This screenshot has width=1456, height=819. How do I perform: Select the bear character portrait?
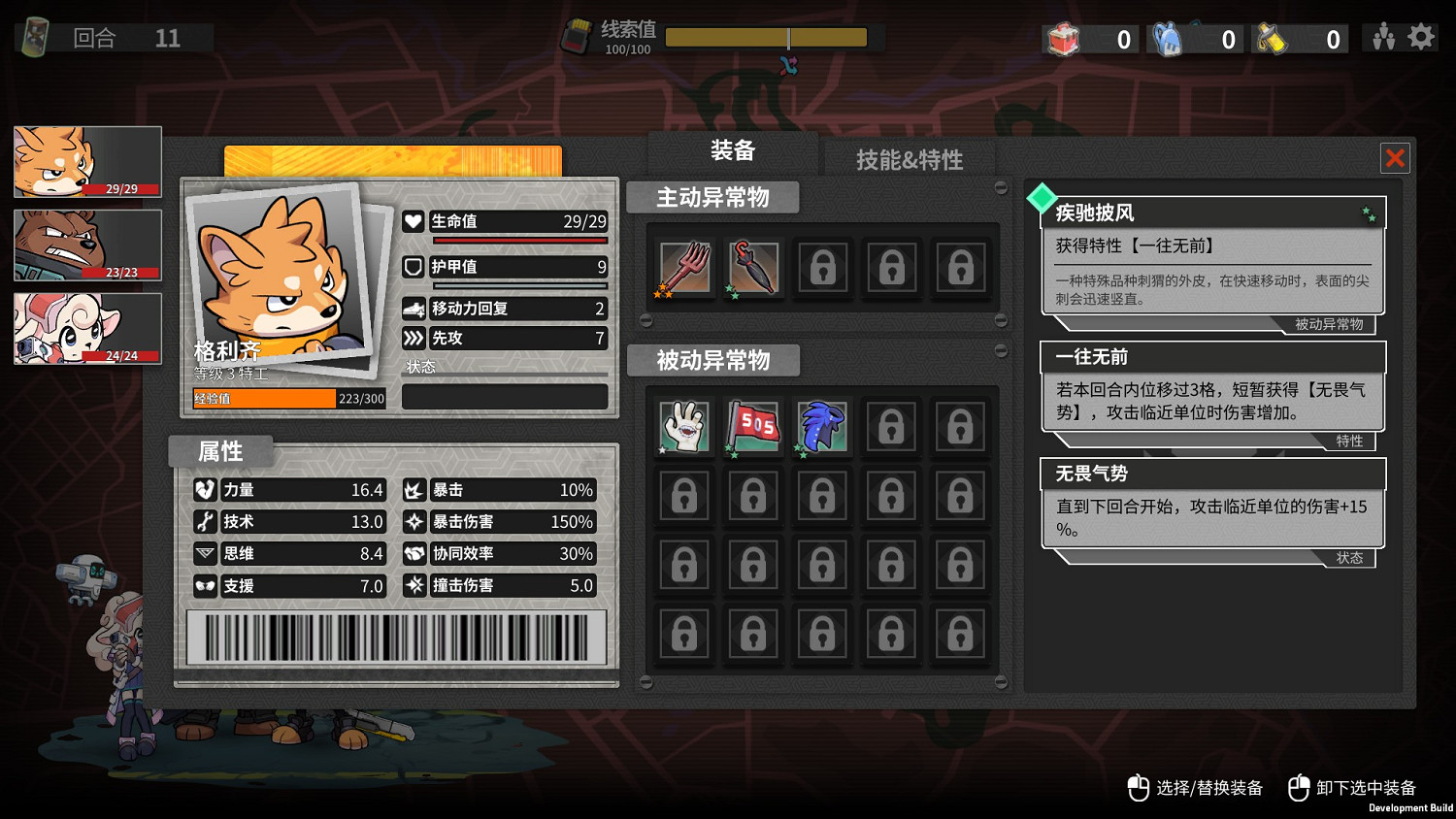[87, 244]
